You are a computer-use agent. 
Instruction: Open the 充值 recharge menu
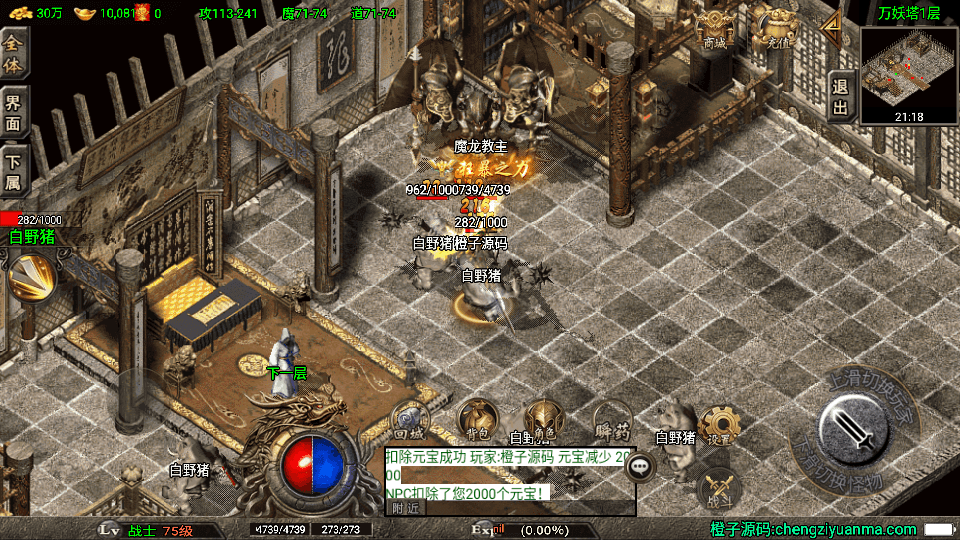pyautogui.click(x=776, y=30)
